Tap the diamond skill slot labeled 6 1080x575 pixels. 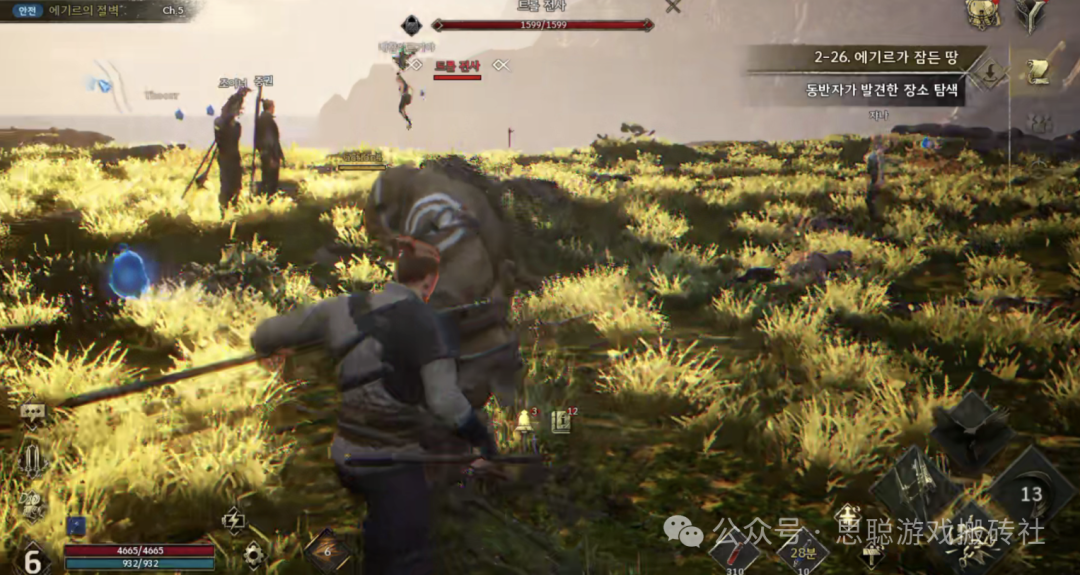pos(327,550)
